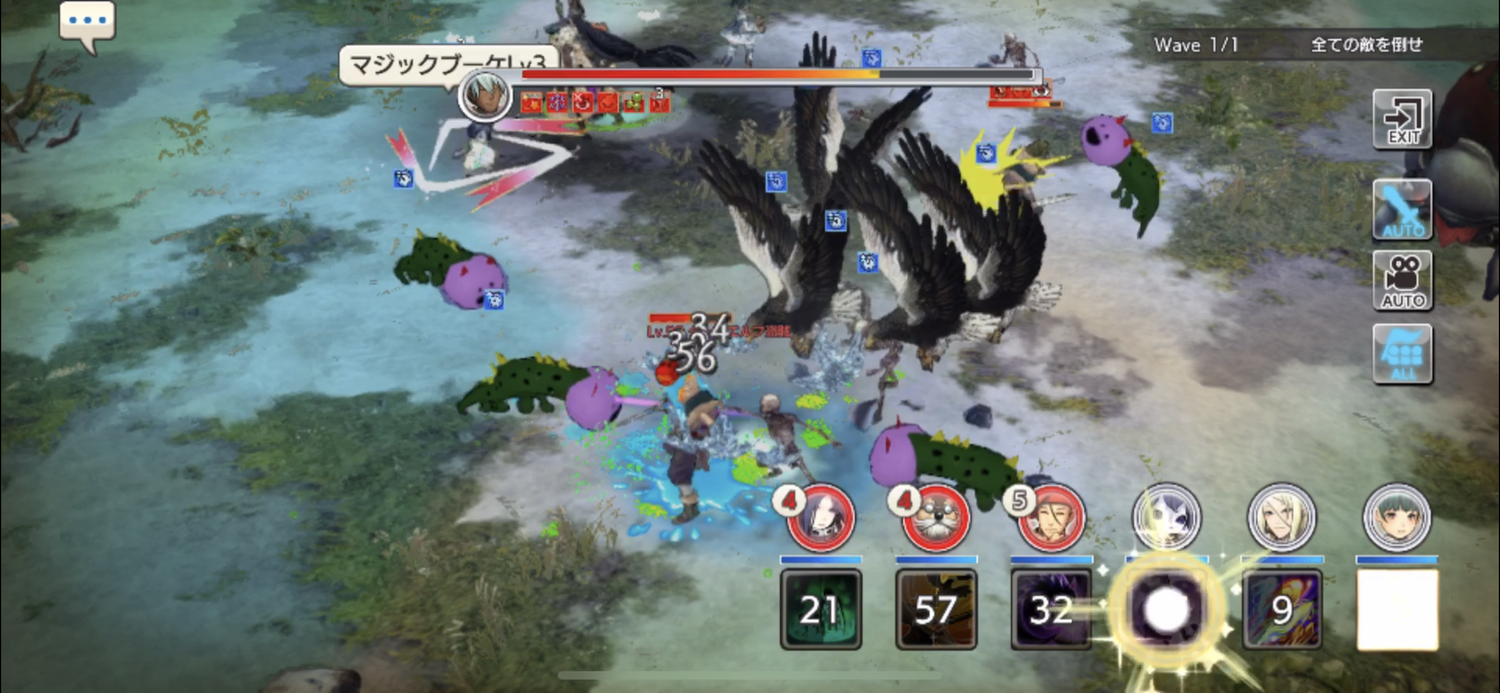The image size is (1500, 693).
Task: Tap the orange skill showing cooldown 57
Action: (936, 610)
